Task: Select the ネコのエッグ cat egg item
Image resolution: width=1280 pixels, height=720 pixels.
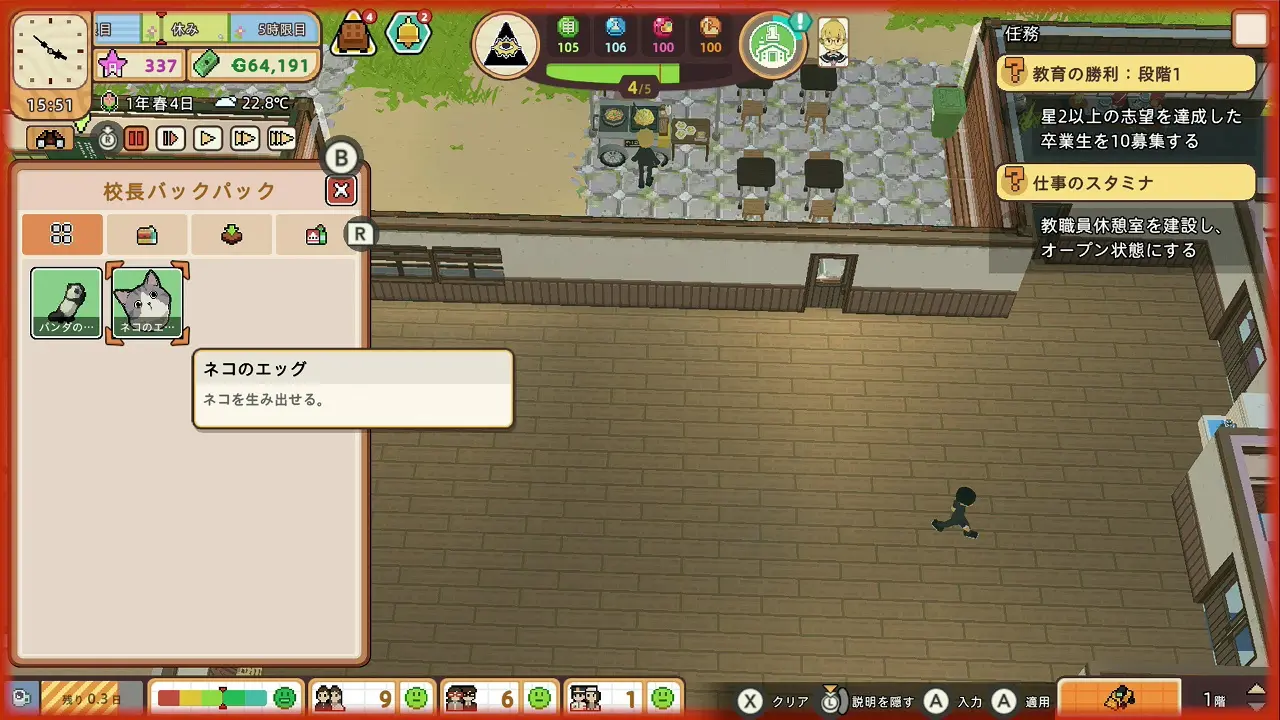Action: coord(148,303)
